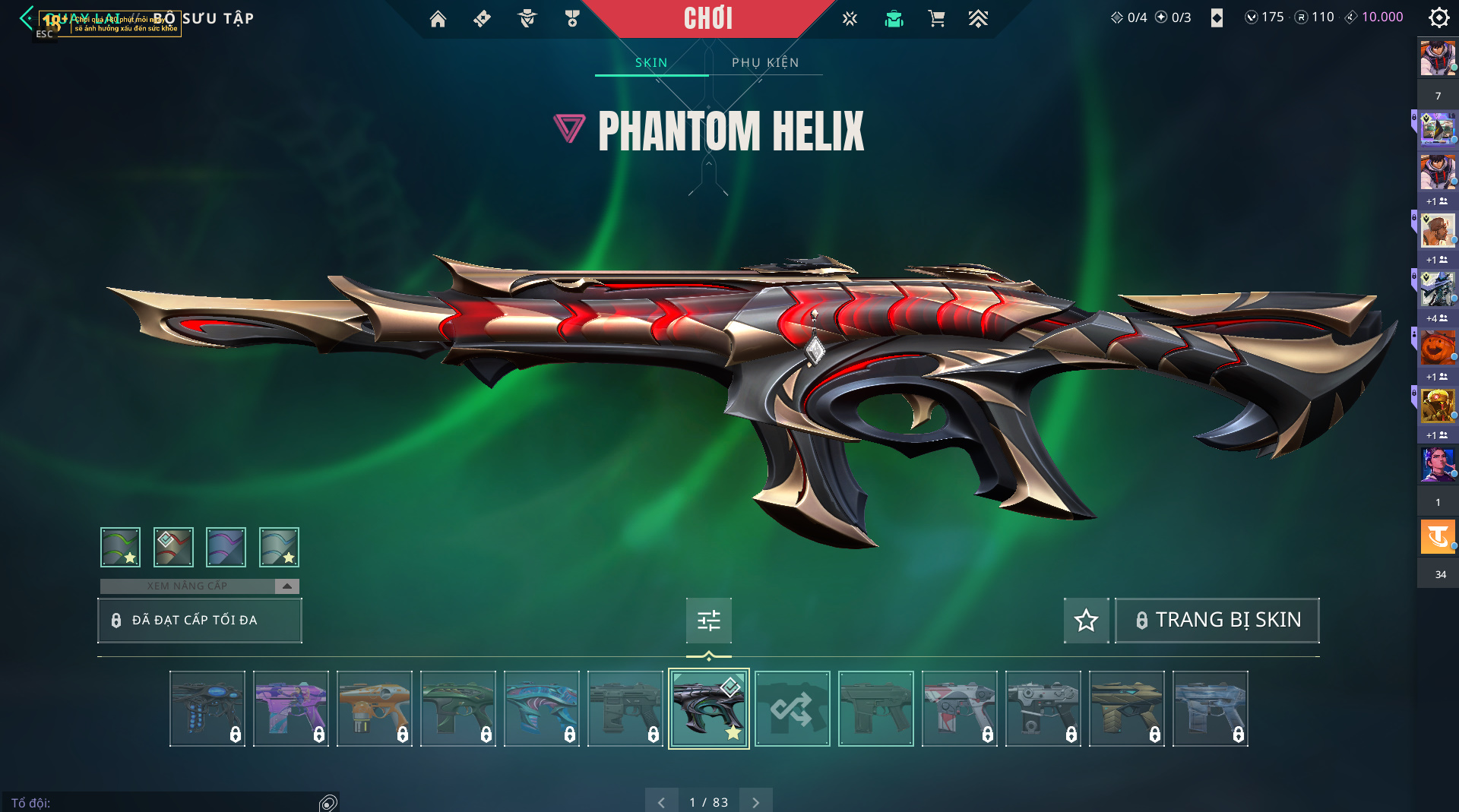Switch to the PHỤ KIỆN tab
This screenshot has height=812, width=1459.
765,62
